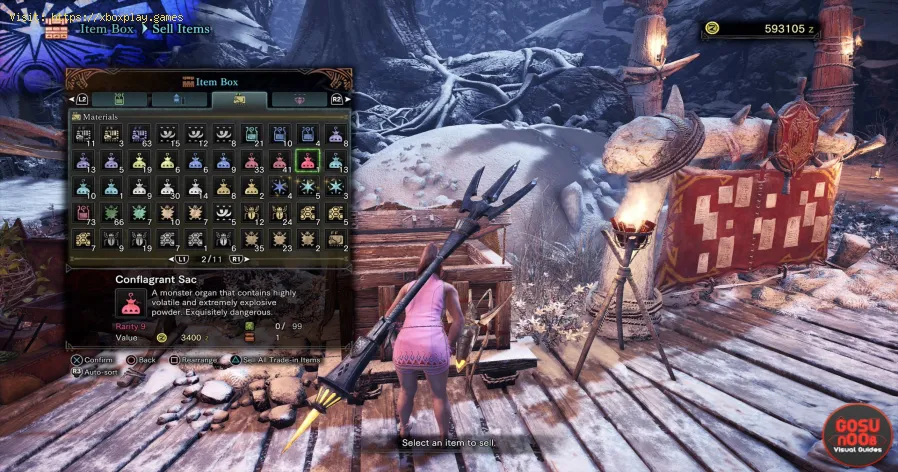Viewport: 898px width, 472px height.
Task: Go to the next materials page arrow
Action: coord(237,259)
